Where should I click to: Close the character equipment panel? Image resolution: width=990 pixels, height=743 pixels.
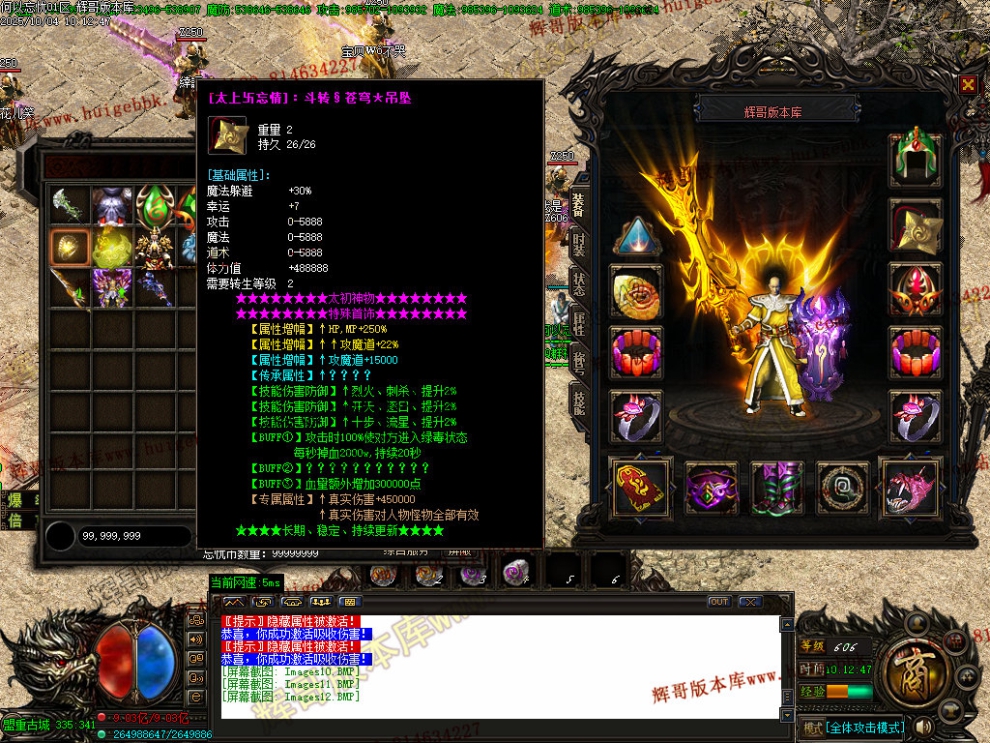click(x=967, y=85)
